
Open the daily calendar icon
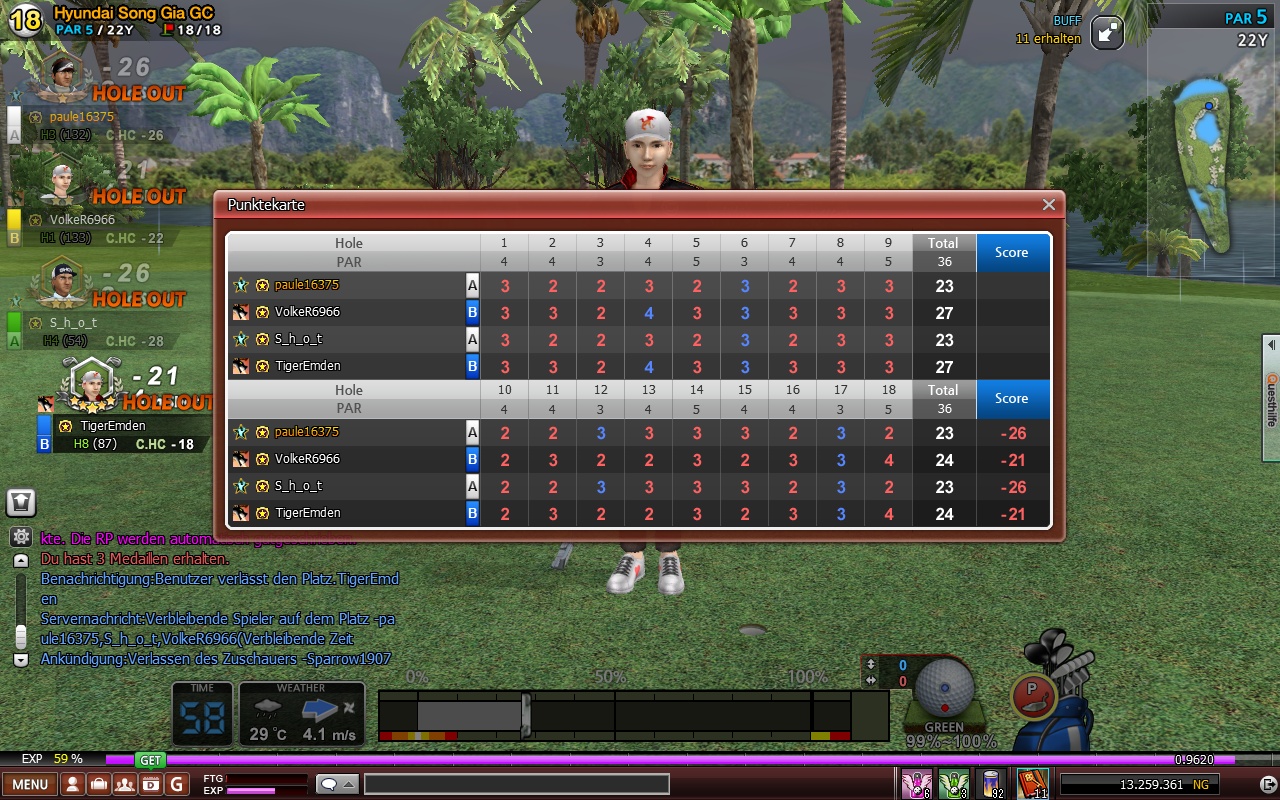151,784
